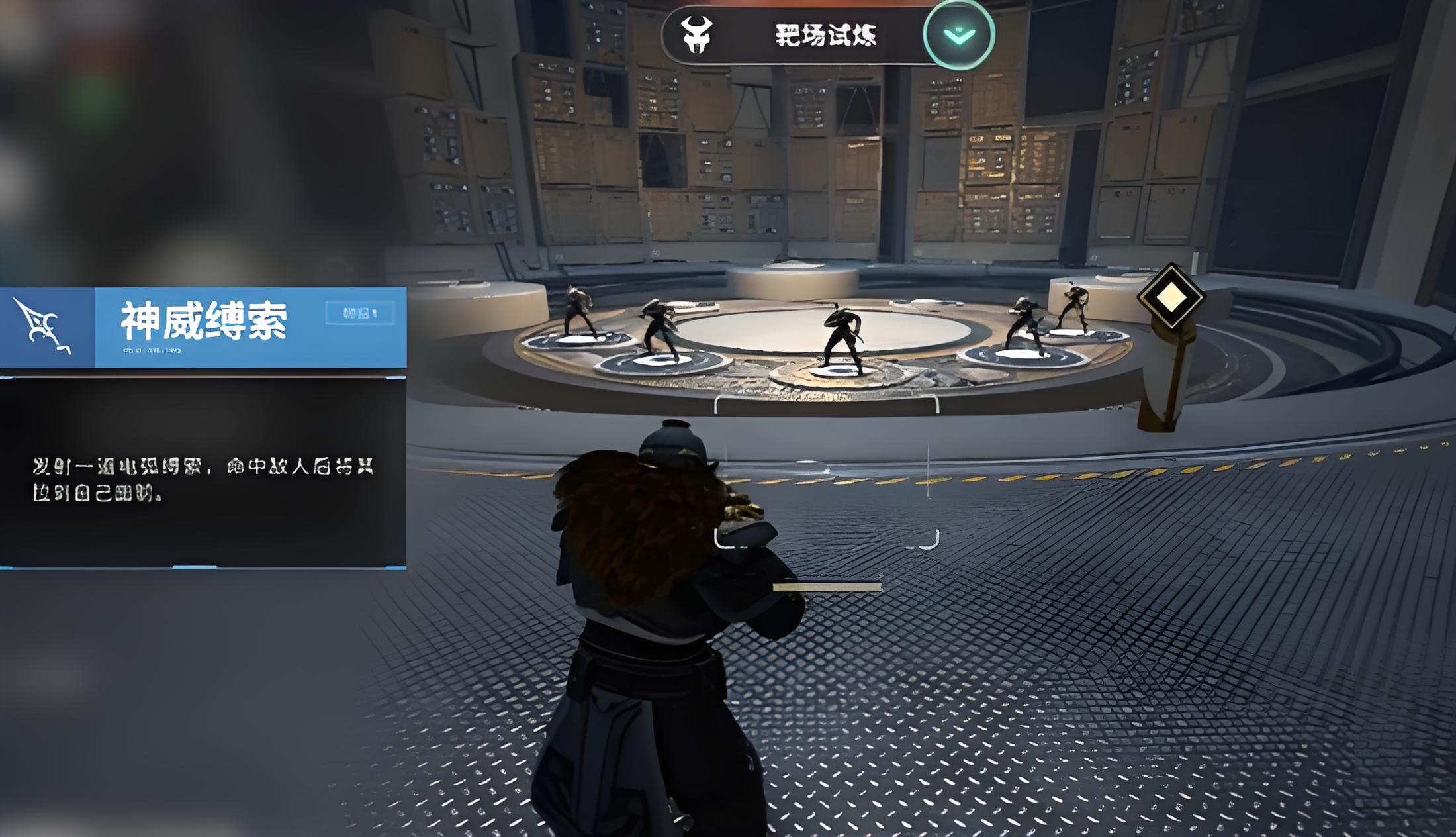This screenshot has height=837, width=1456.
Task: Expand the teal chevron dropdown button
Action: coord(959,35)
